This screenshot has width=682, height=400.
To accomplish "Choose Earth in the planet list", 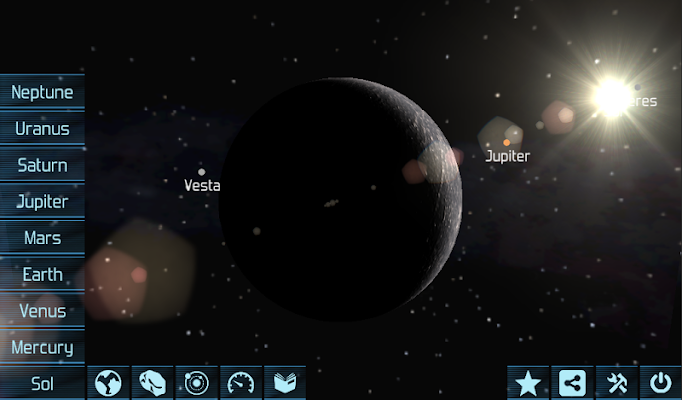I will tap(42, 274).
